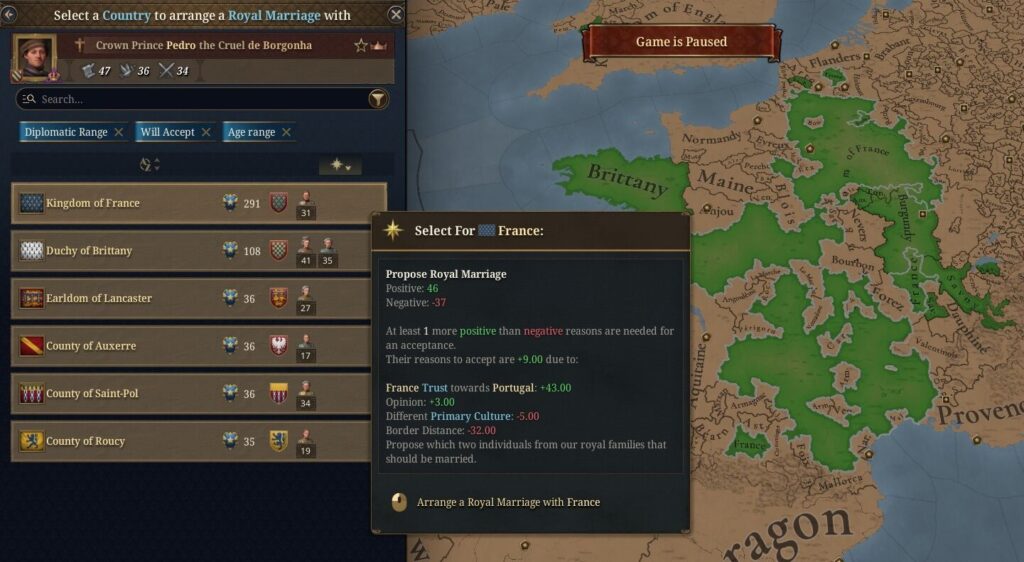Sort the list by the star column
The width and height of the screenshot is (1024, 562).
pyautogui.click(x=340, y=165)
